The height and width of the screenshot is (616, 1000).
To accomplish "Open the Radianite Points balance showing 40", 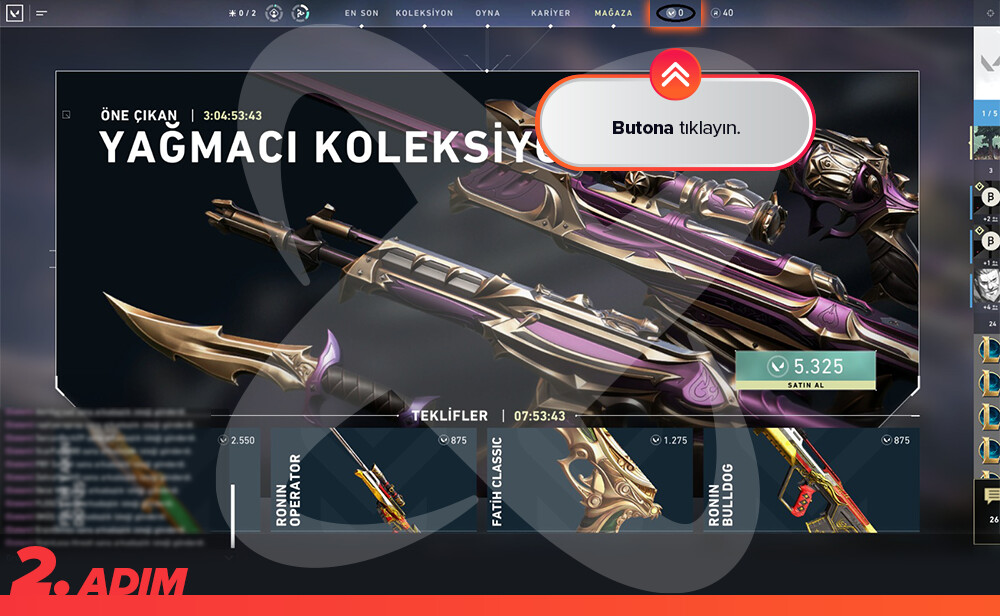I will [x=721, y=13].
